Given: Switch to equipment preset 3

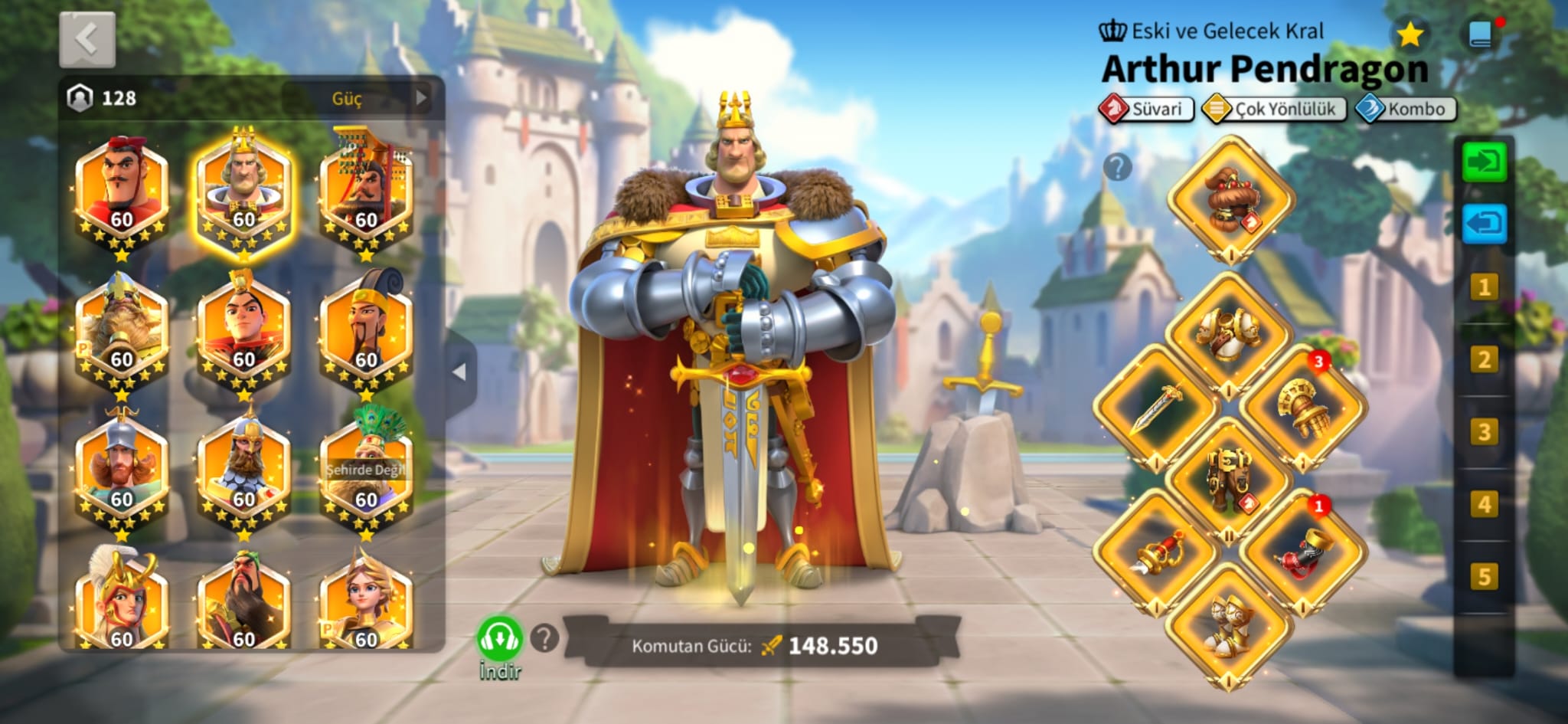Looking at the screenshot, I should pos(1484,432).
